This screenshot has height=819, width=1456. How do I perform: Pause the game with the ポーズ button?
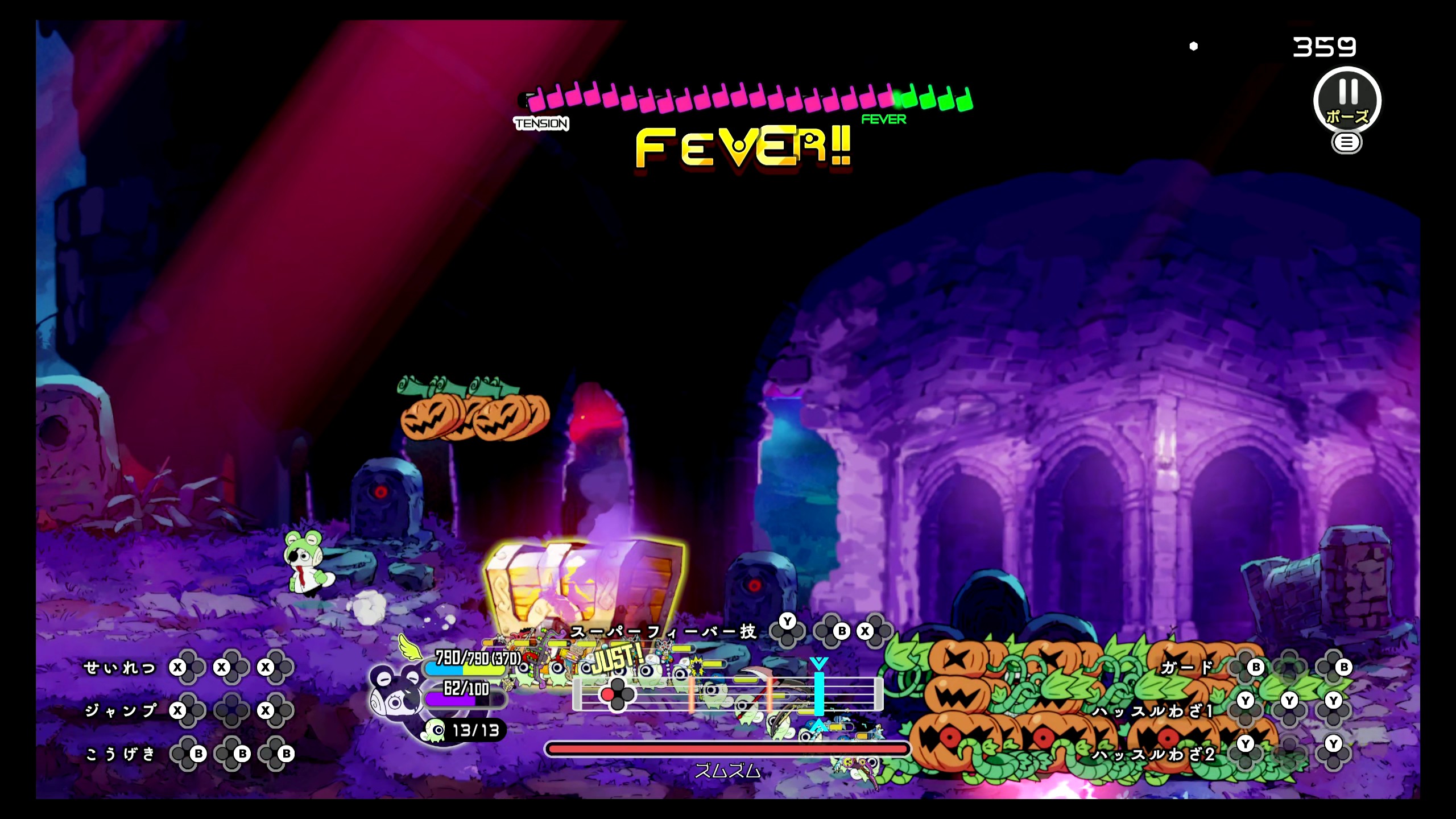1346,101
